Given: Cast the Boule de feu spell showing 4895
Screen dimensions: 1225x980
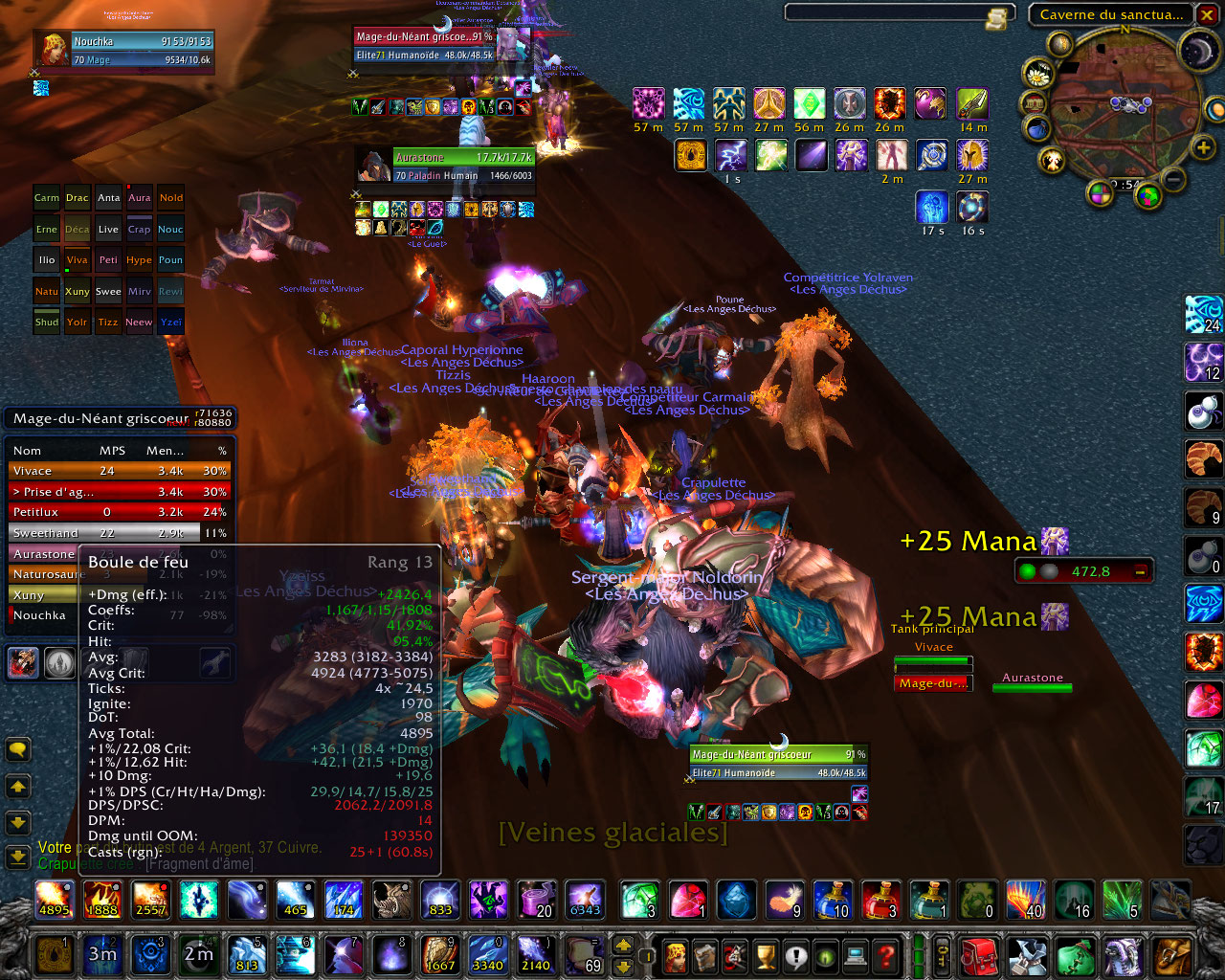Looking at the screenshot, I should [x=55, y=900].
